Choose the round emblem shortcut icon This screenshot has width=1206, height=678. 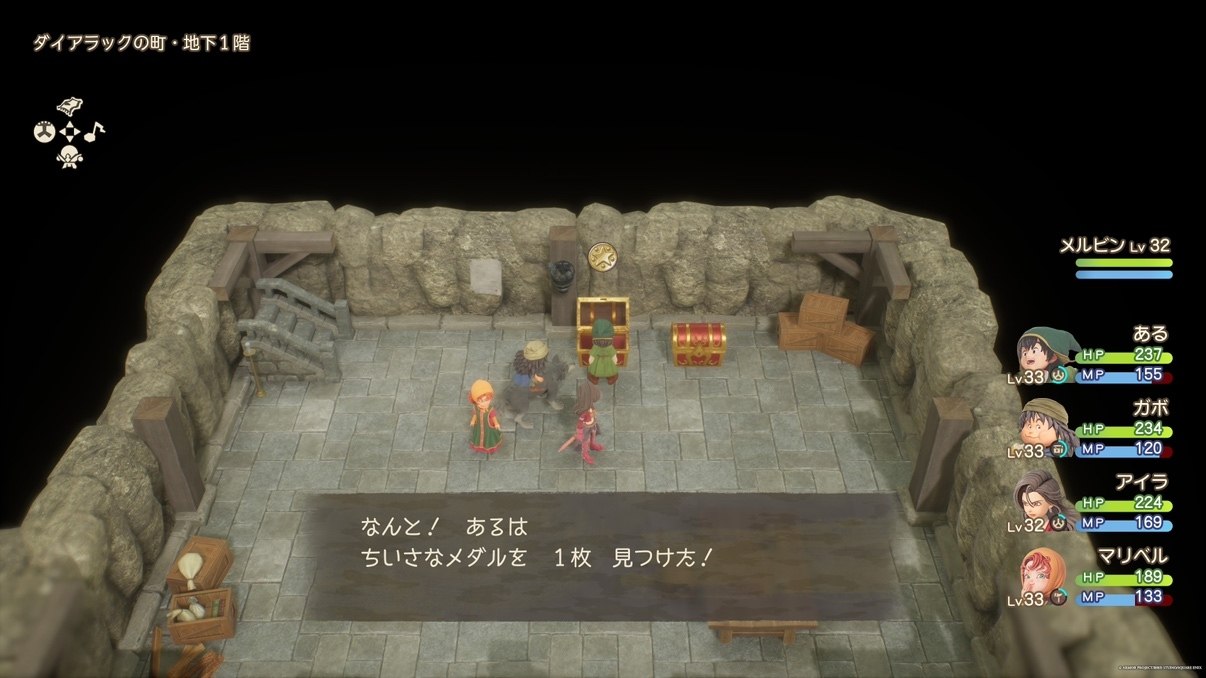click(x=44, y=131)
